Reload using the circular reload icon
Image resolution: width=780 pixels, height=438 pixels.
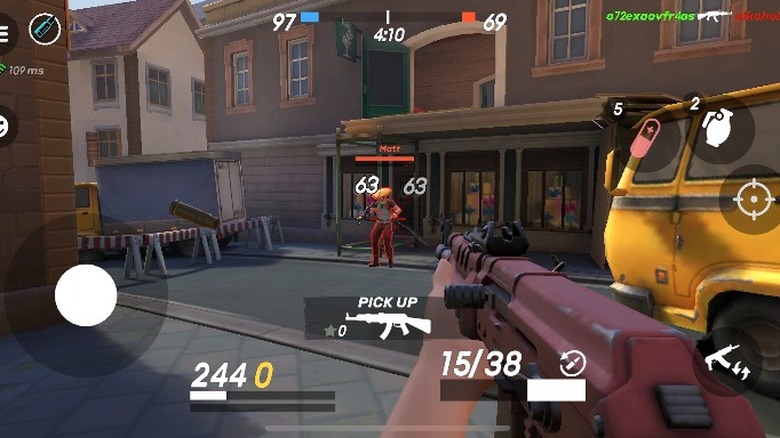[x=573, y=362]
